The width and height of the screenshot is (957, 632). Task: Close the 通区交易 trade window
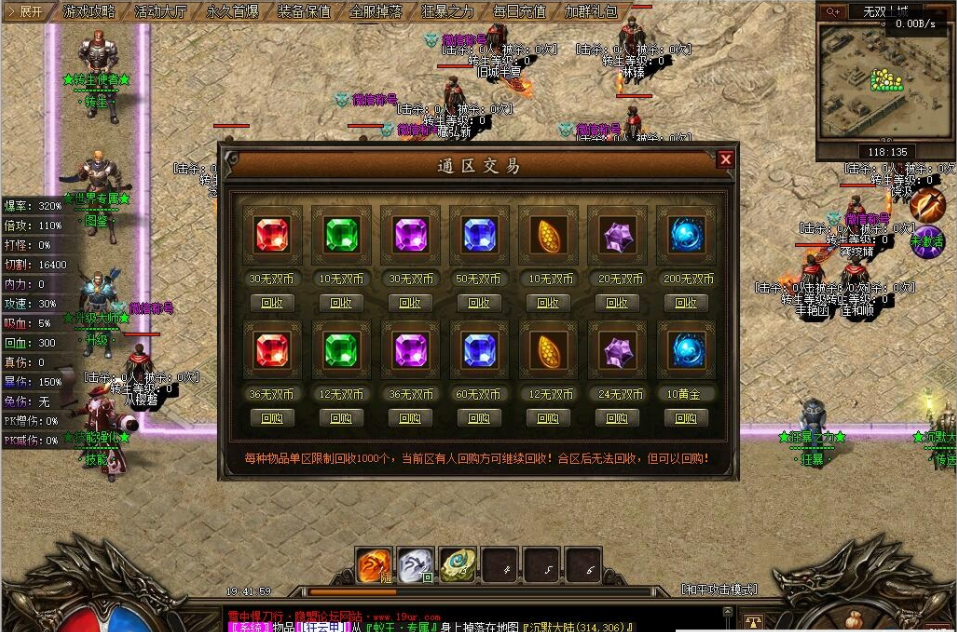726,159
